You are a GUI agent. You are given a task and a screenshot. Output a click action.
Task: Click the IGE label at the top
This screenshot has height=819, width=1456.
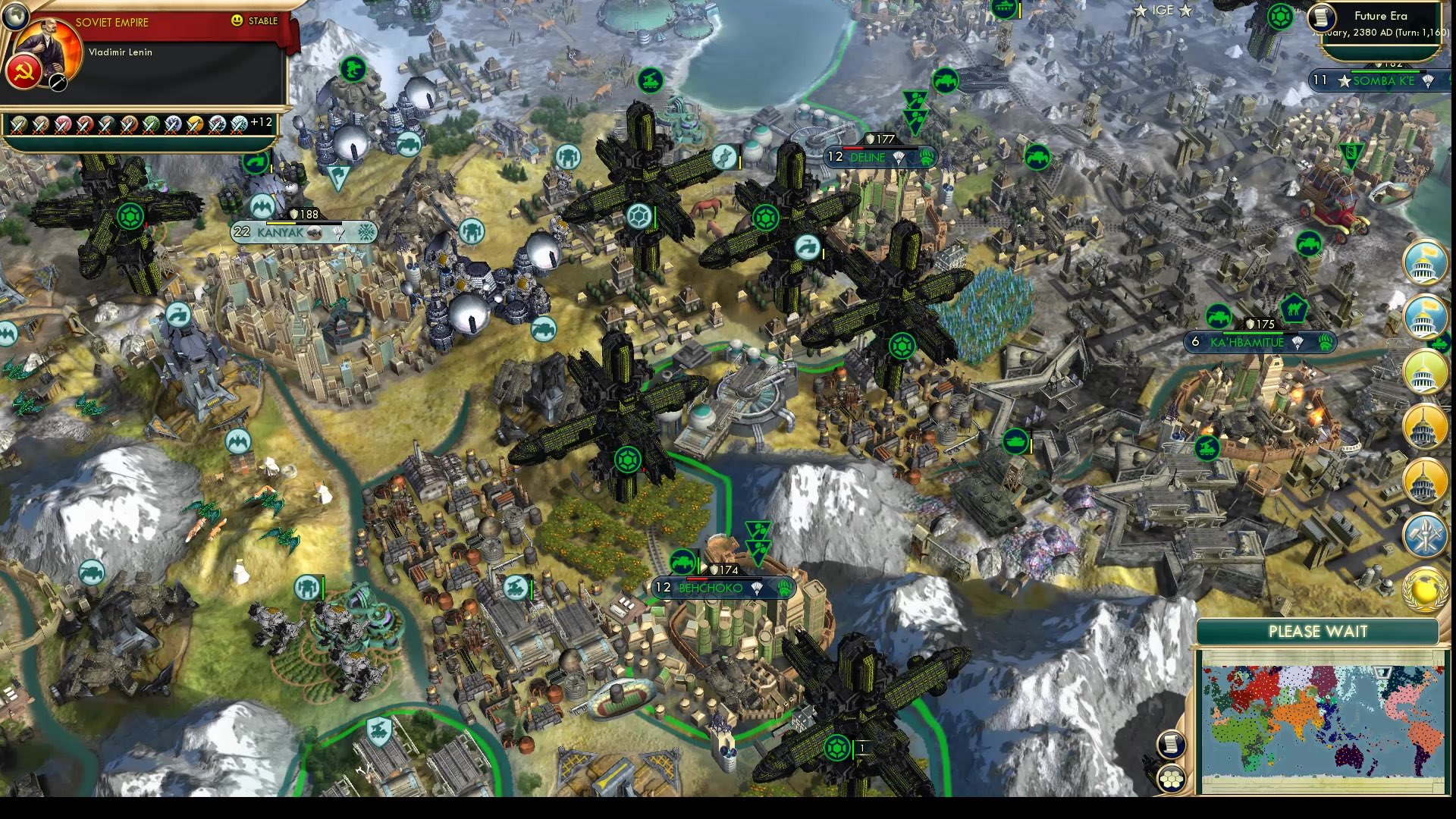point(1162,10)
